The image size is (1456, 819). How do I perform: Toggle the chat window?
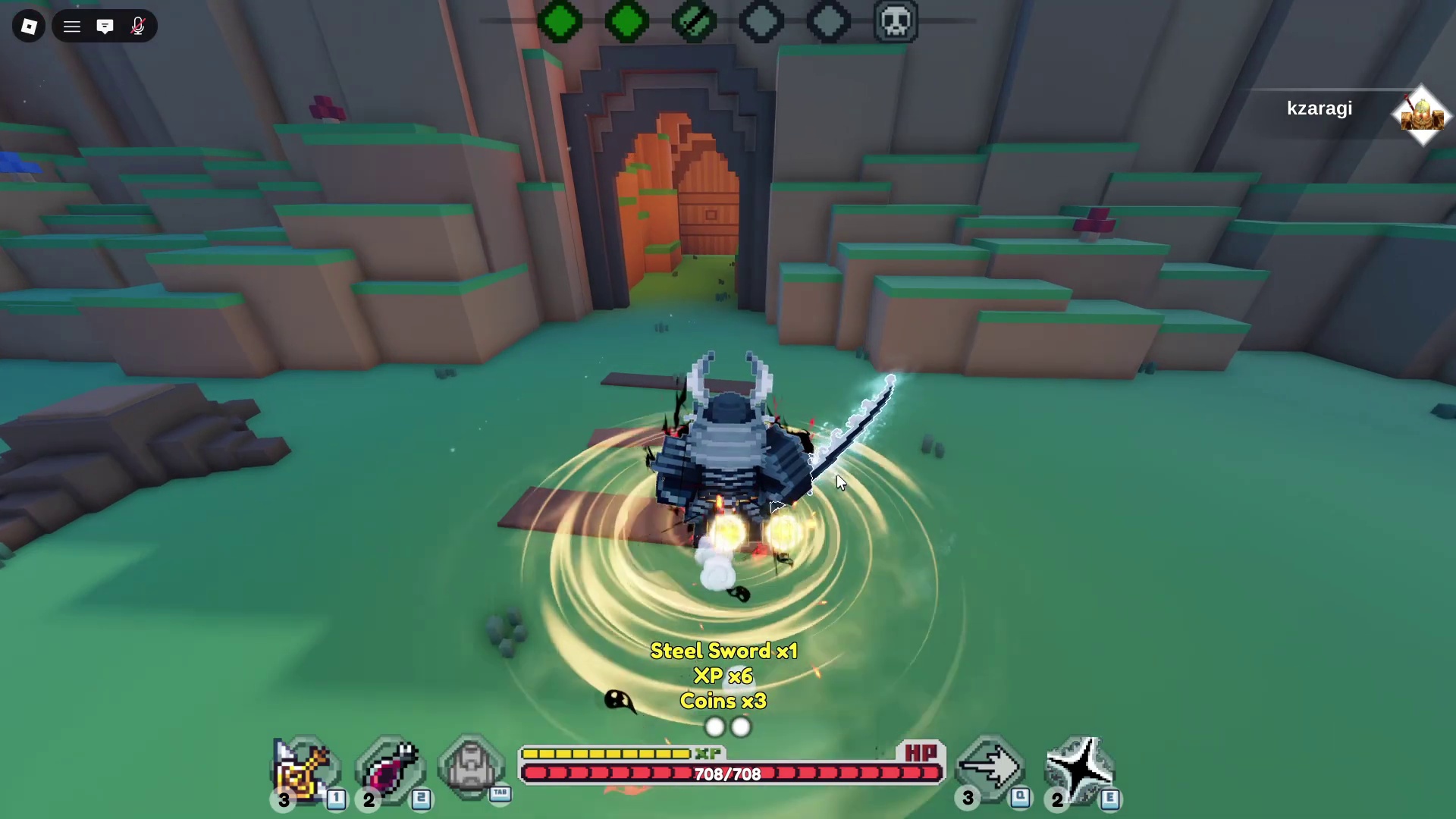[105, 27]
